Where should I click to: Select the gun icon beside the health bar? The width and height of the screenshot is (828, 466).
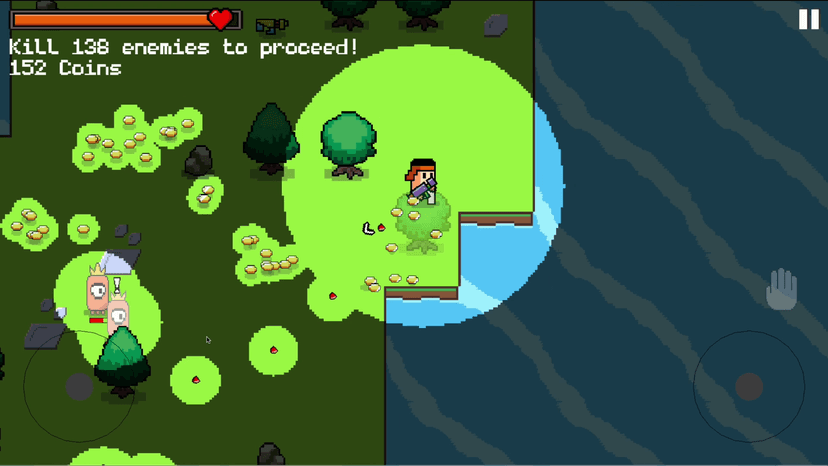point(271,25)
